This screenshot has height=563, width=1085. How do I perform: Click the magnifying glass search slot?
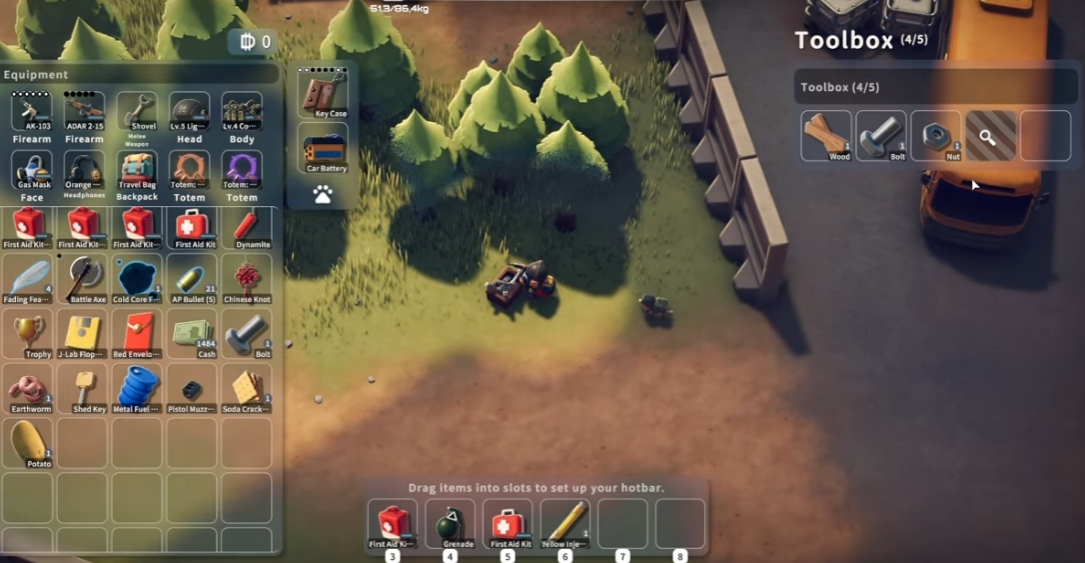click(990, 136)
